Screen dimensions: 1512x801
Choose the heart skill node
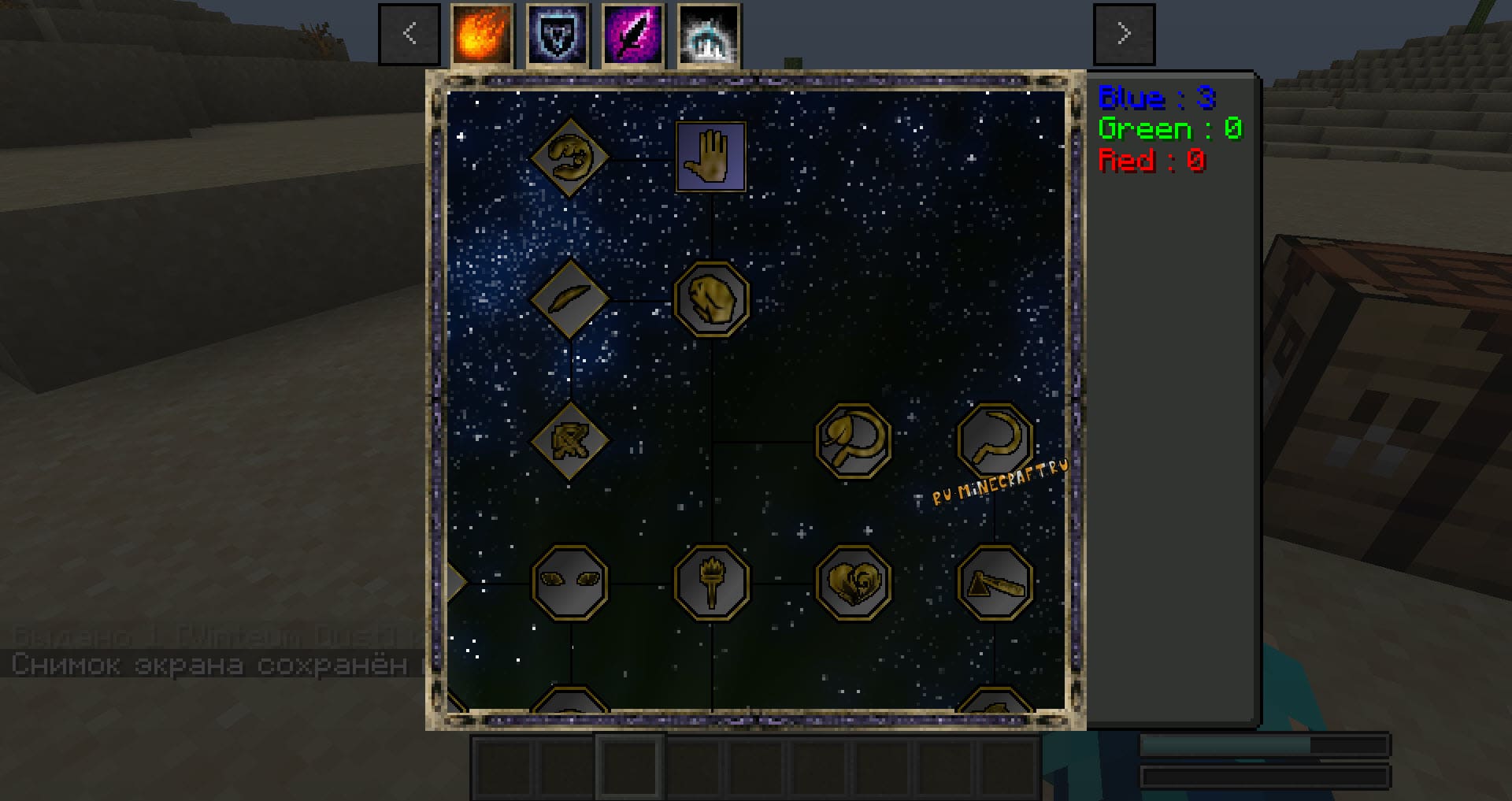(x=854, y=583)
